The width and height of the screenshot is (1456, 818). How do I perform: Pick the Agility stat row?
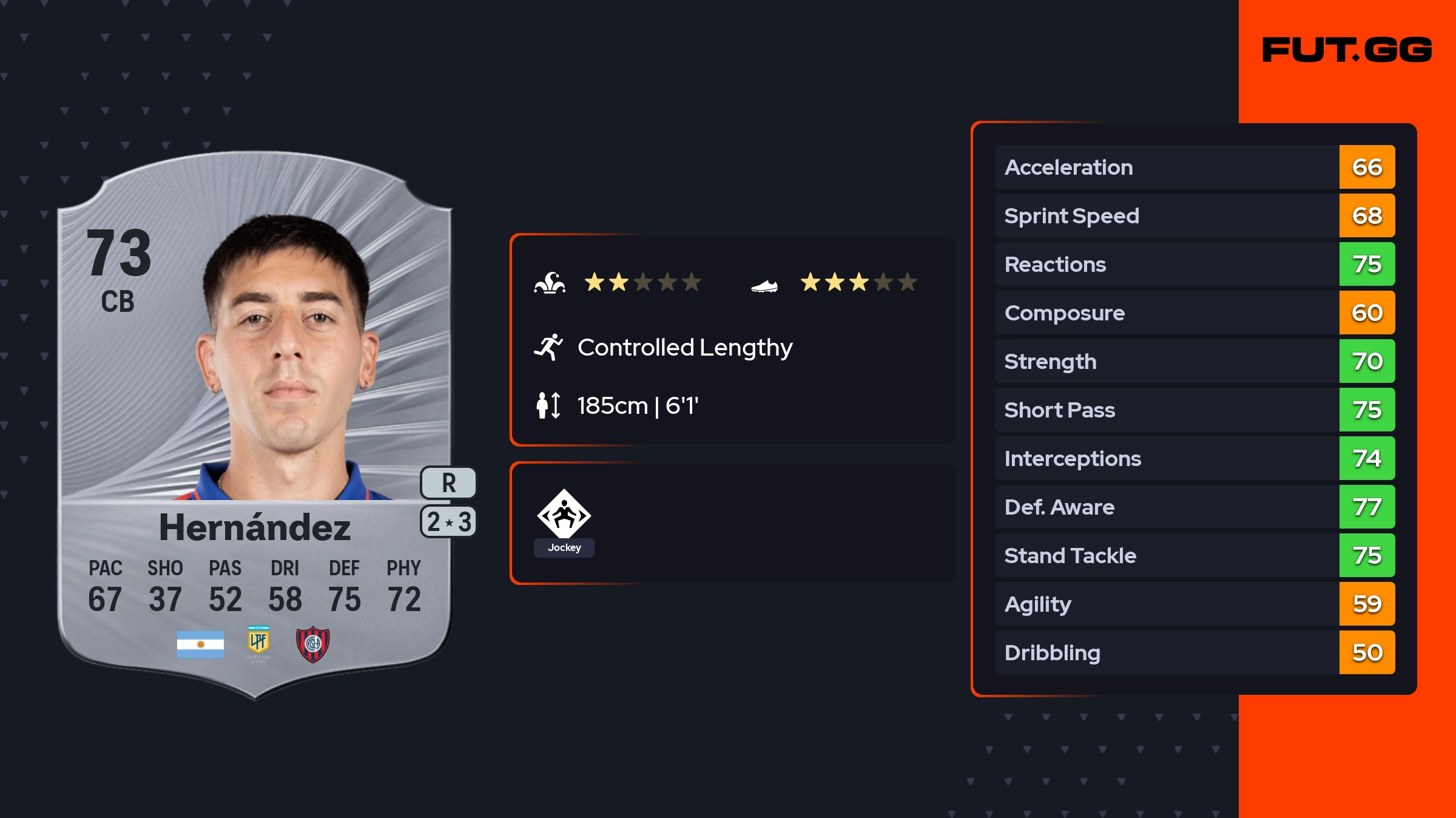(x=1194, y=604)
